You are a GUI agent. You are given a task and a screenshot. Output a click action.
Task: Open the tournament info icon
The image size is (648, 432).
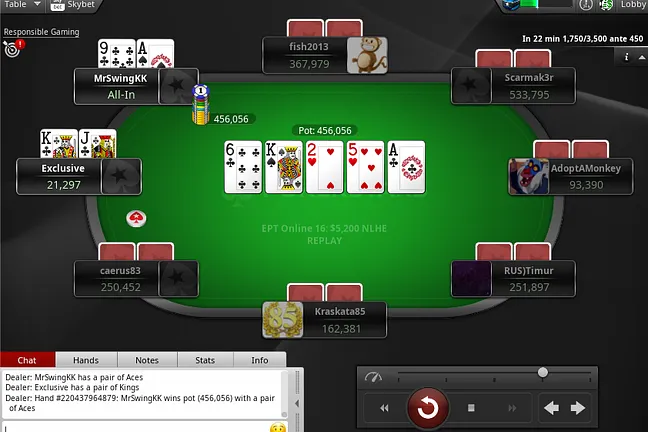point(626,57)
